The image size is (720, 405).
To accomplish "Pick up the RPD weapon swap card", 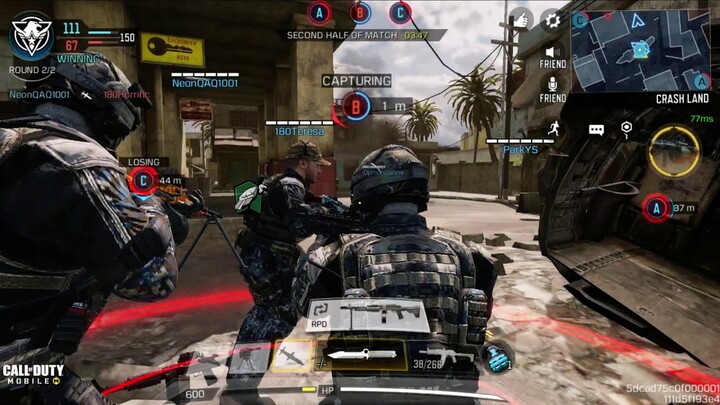I will [x=366, y=315].
